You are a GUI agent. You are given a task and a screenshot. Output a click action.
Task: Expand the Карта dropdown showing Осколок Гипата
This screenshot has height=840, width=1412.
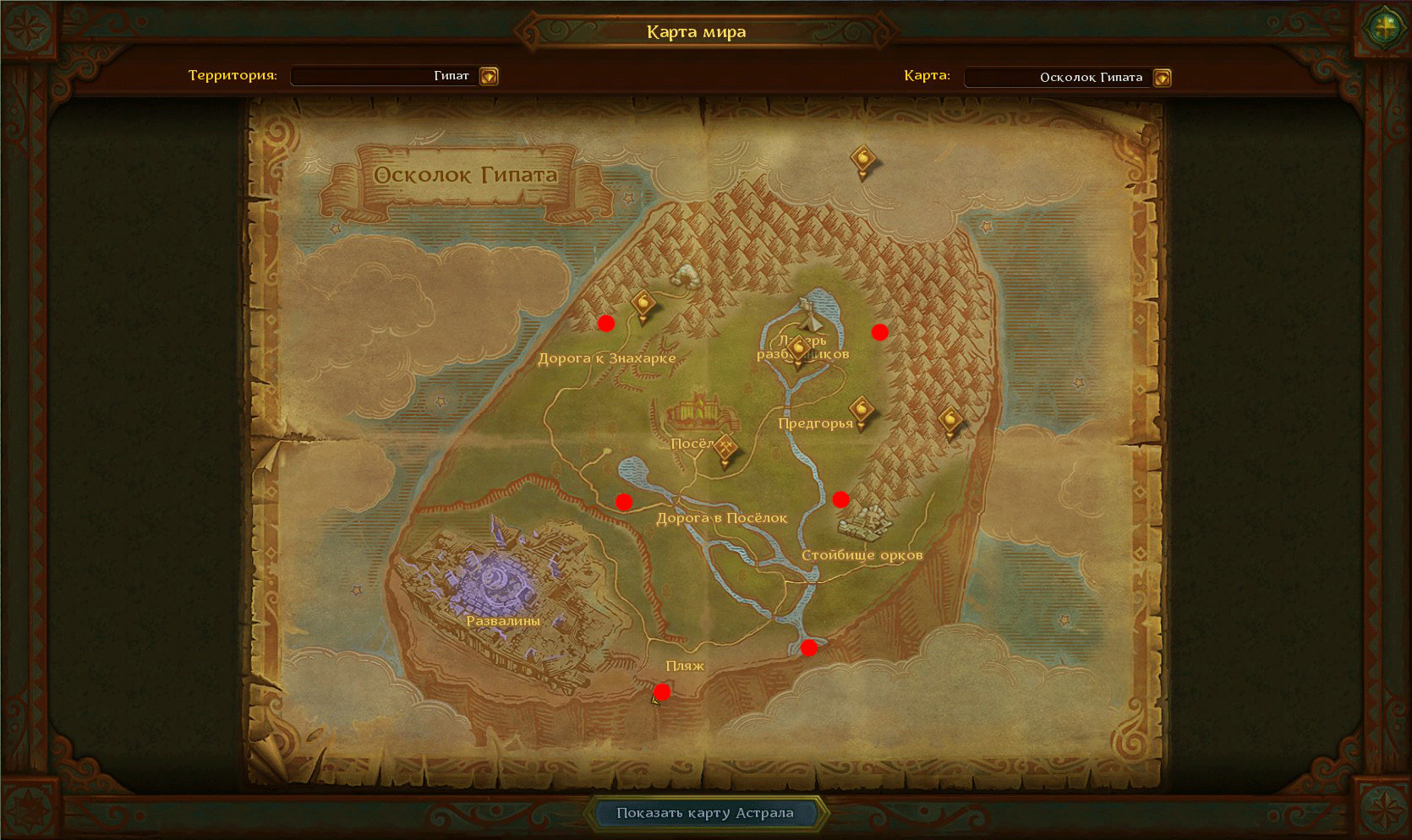tap(1163, 78)
